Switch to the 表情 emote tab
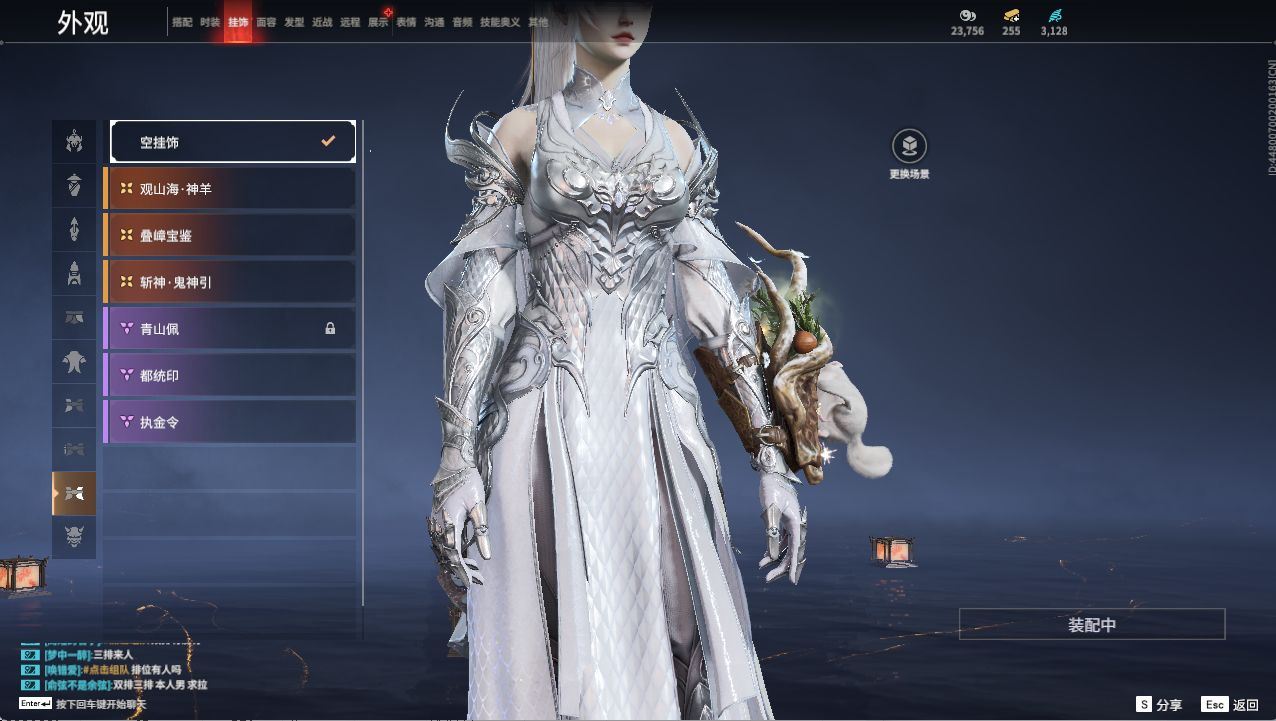This screenshot has height=721, width=1276. point(406,22)
